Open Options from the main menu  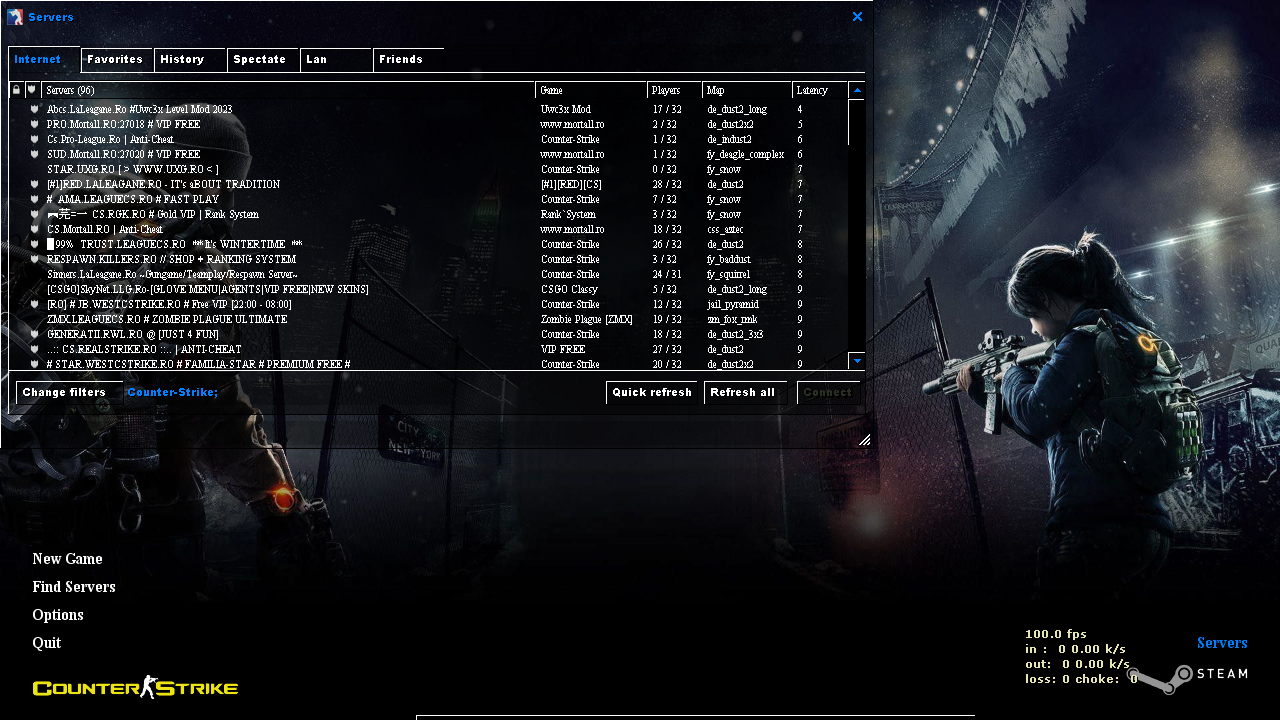tap(57, 614)
